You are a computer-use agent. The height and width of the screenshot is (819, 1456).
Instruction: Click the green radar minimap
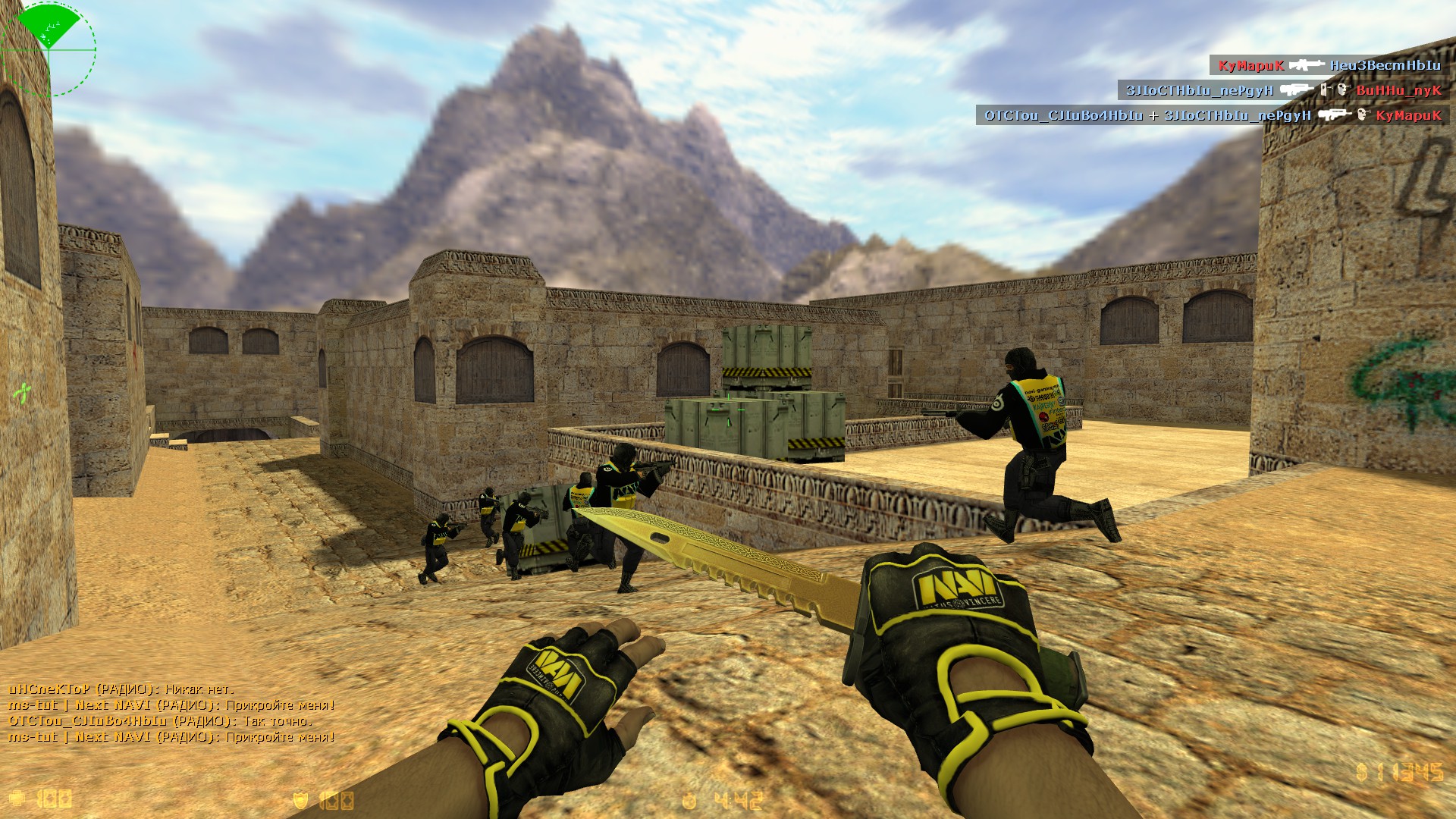[x=49, y=48]
